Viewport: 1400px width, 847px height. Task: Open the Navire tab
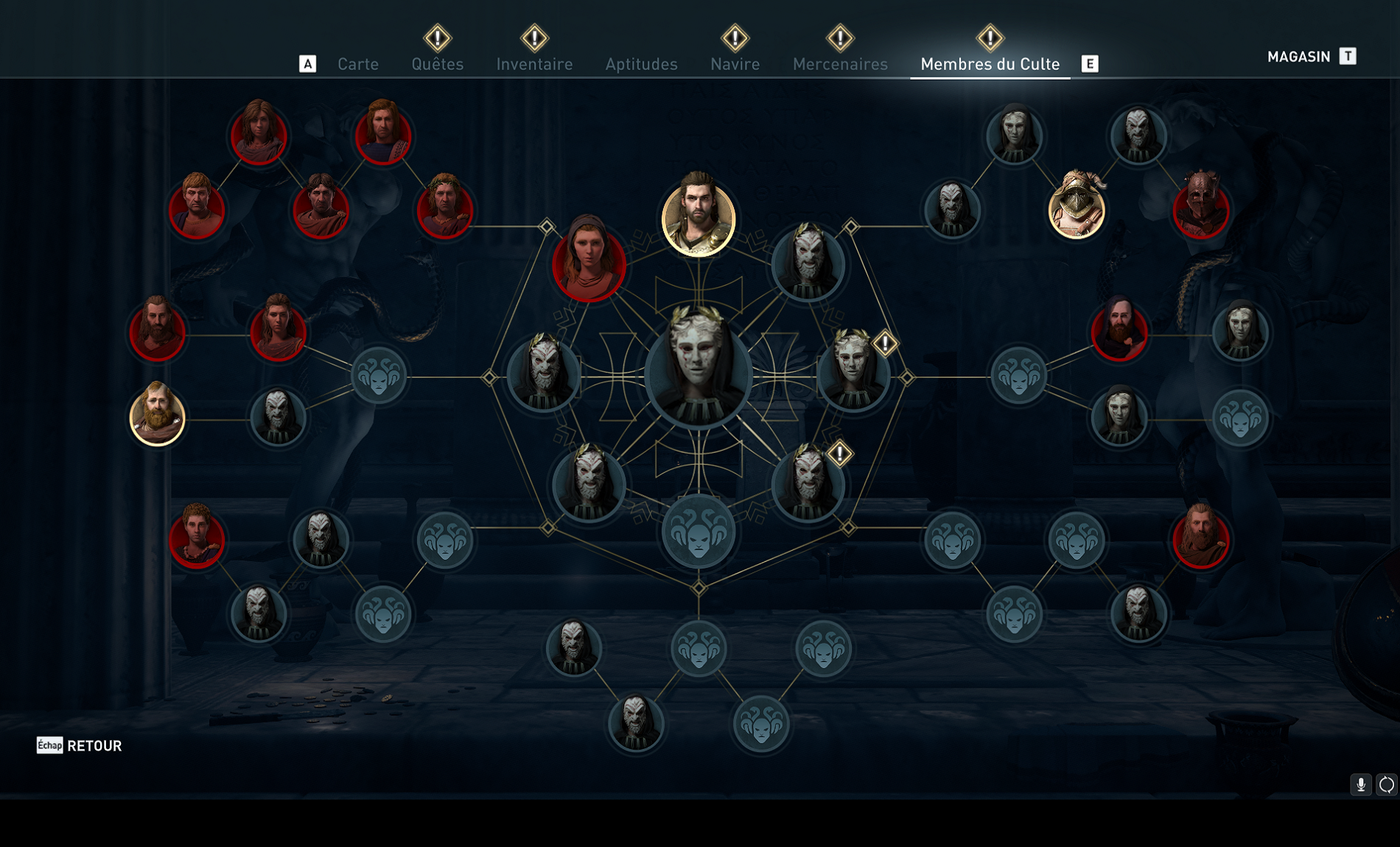(735, 64)
